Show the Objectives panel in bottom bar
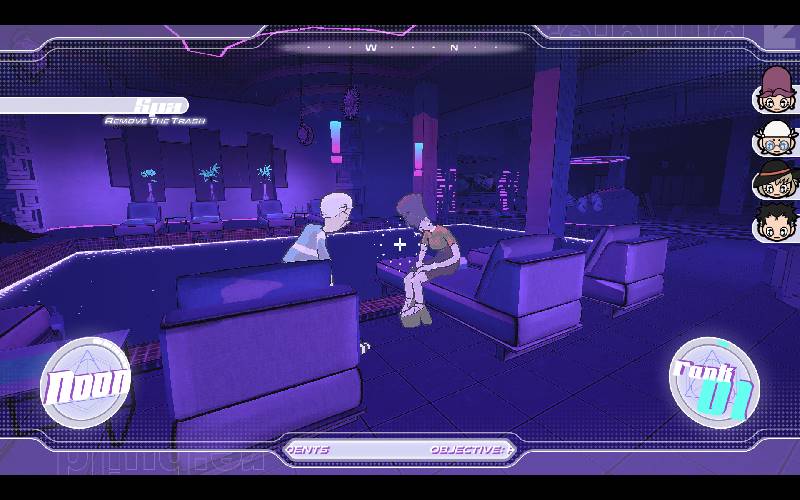The image size is (800, 500). tap(466, 450)
